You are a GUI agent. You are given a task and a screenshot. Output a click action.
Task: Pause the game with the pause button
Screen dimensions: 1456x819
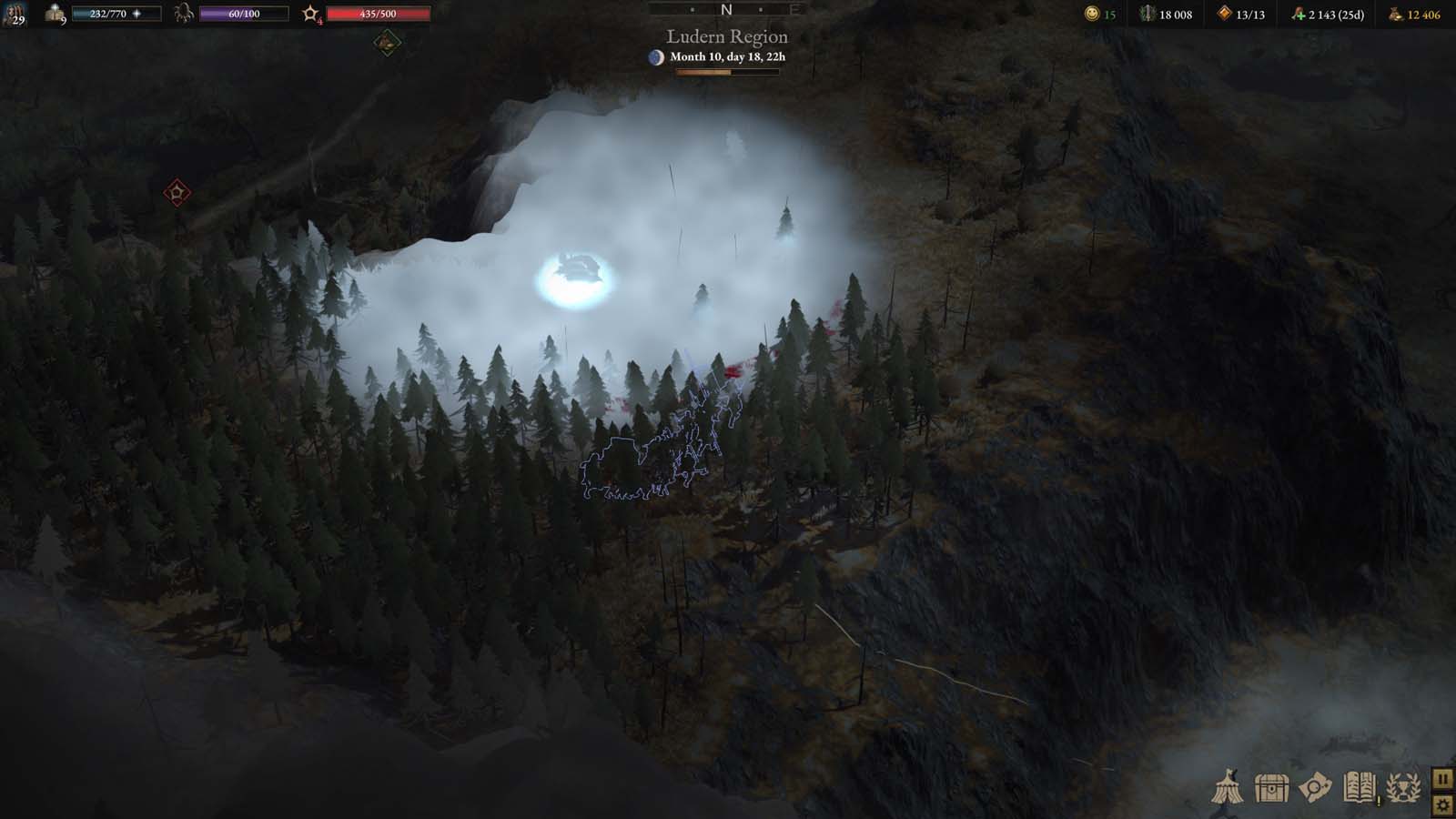pos(1445,778)
